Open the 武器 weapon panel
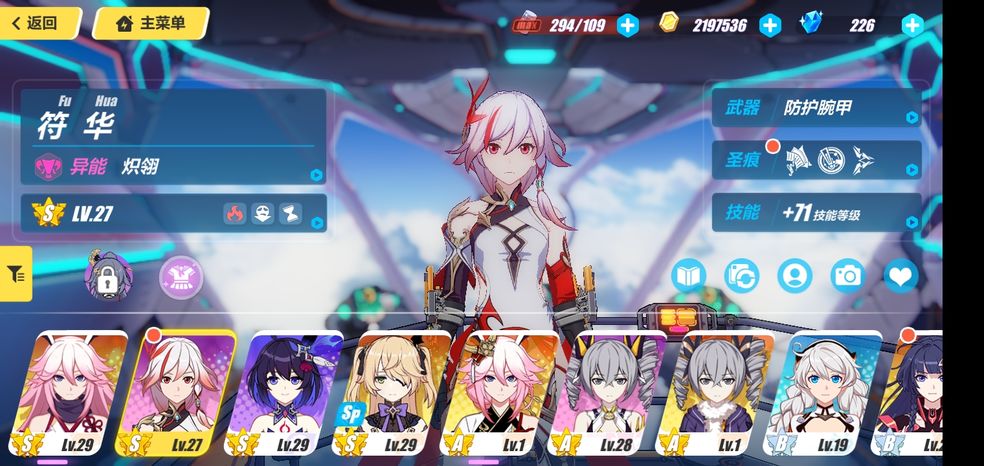Viewport: 984px width, 466px height. pyautogui.click(x=816, y=107)
